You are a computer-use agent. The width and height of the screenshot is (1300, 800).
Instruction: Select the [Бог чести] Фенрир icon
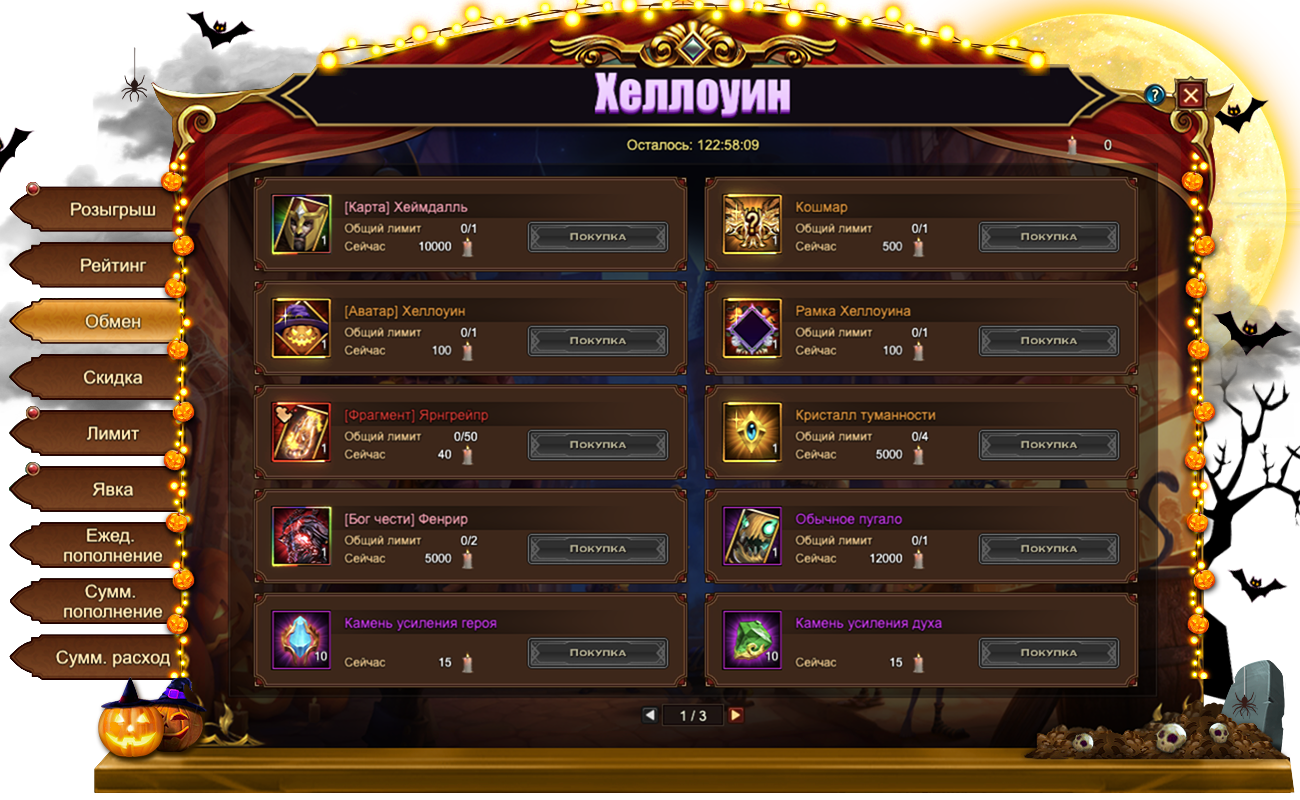301,536
